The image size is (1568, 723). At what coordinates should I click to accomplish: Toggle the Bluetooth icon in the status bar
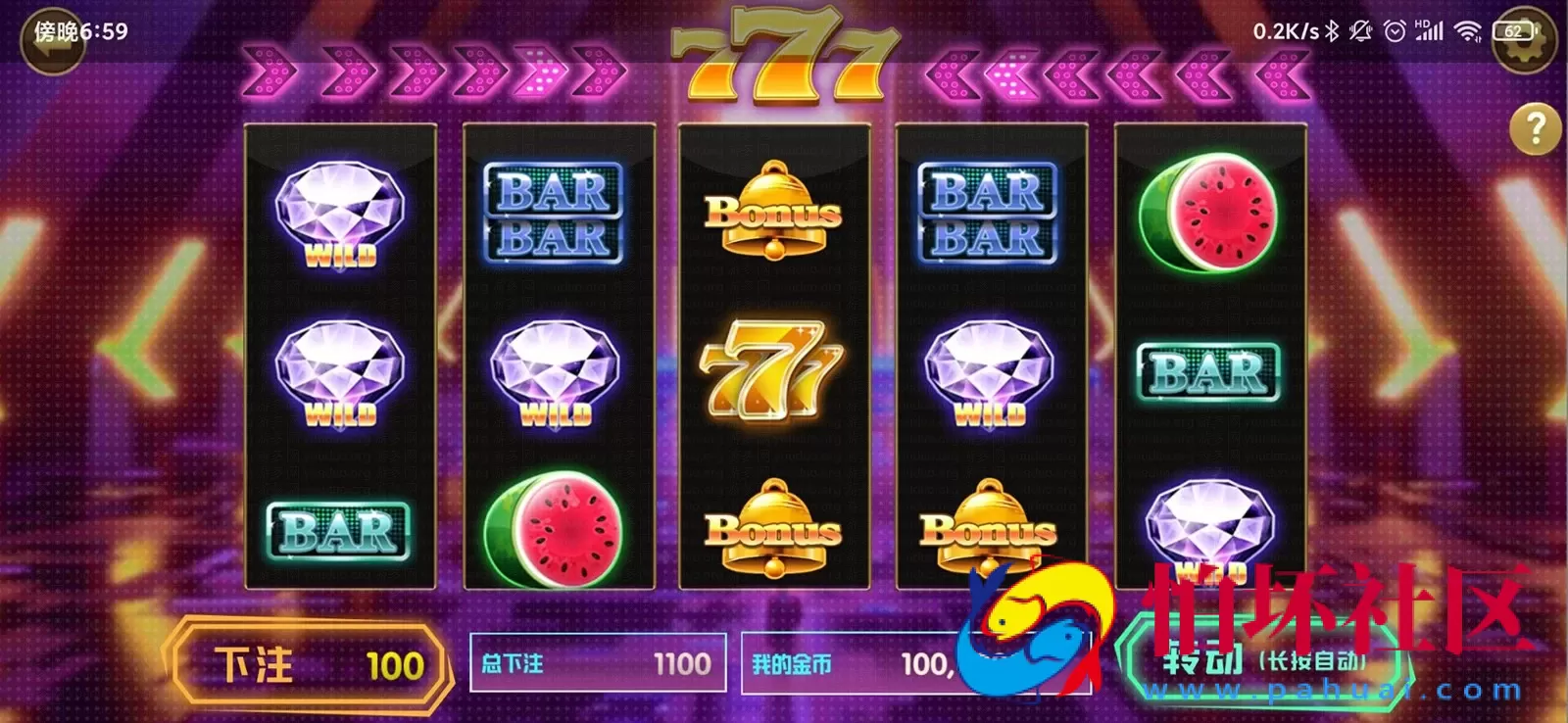pyautogui.click(x=1332, y=30)
